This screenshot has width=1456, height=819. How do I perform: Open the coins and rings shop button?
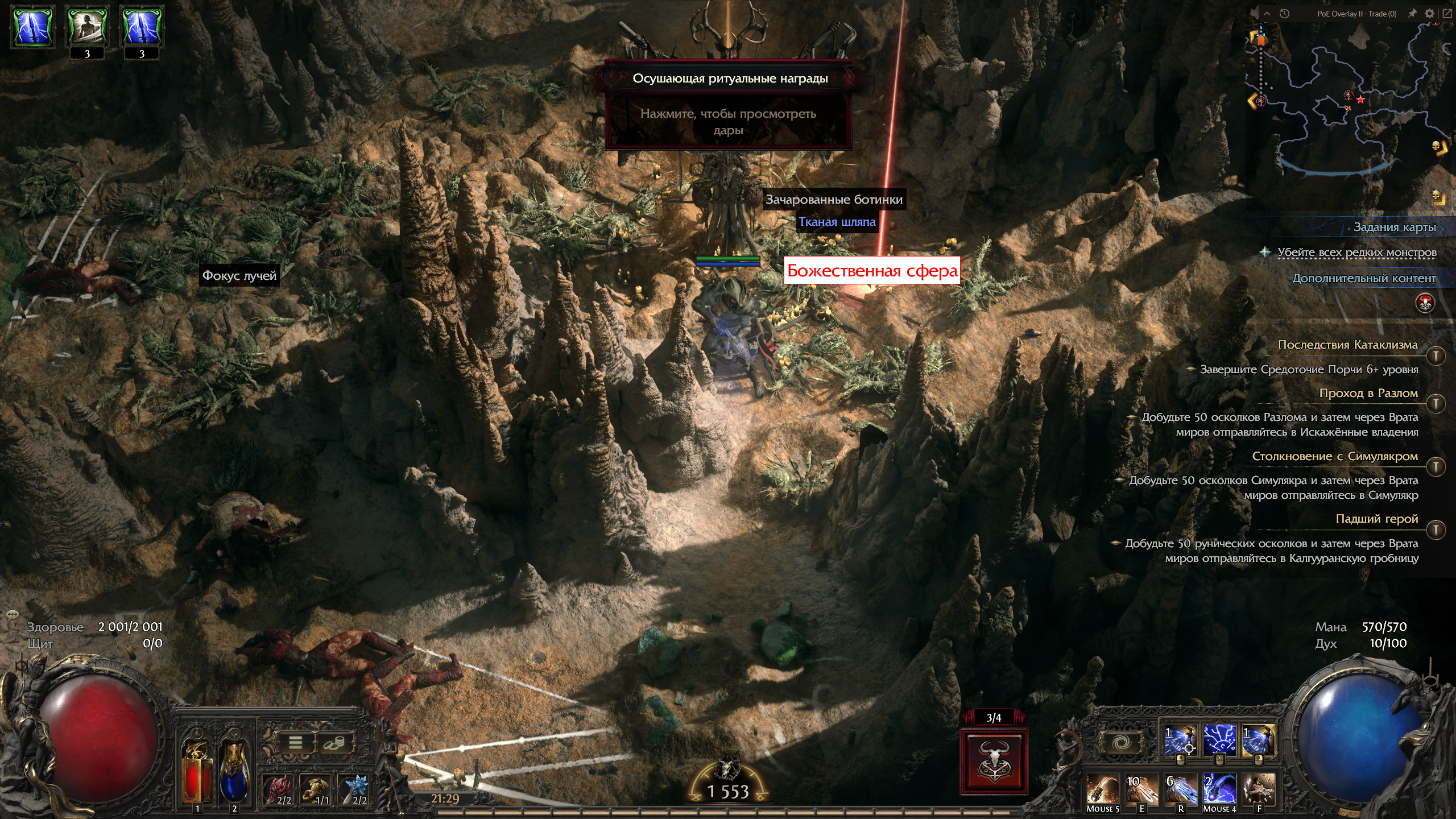334,742
